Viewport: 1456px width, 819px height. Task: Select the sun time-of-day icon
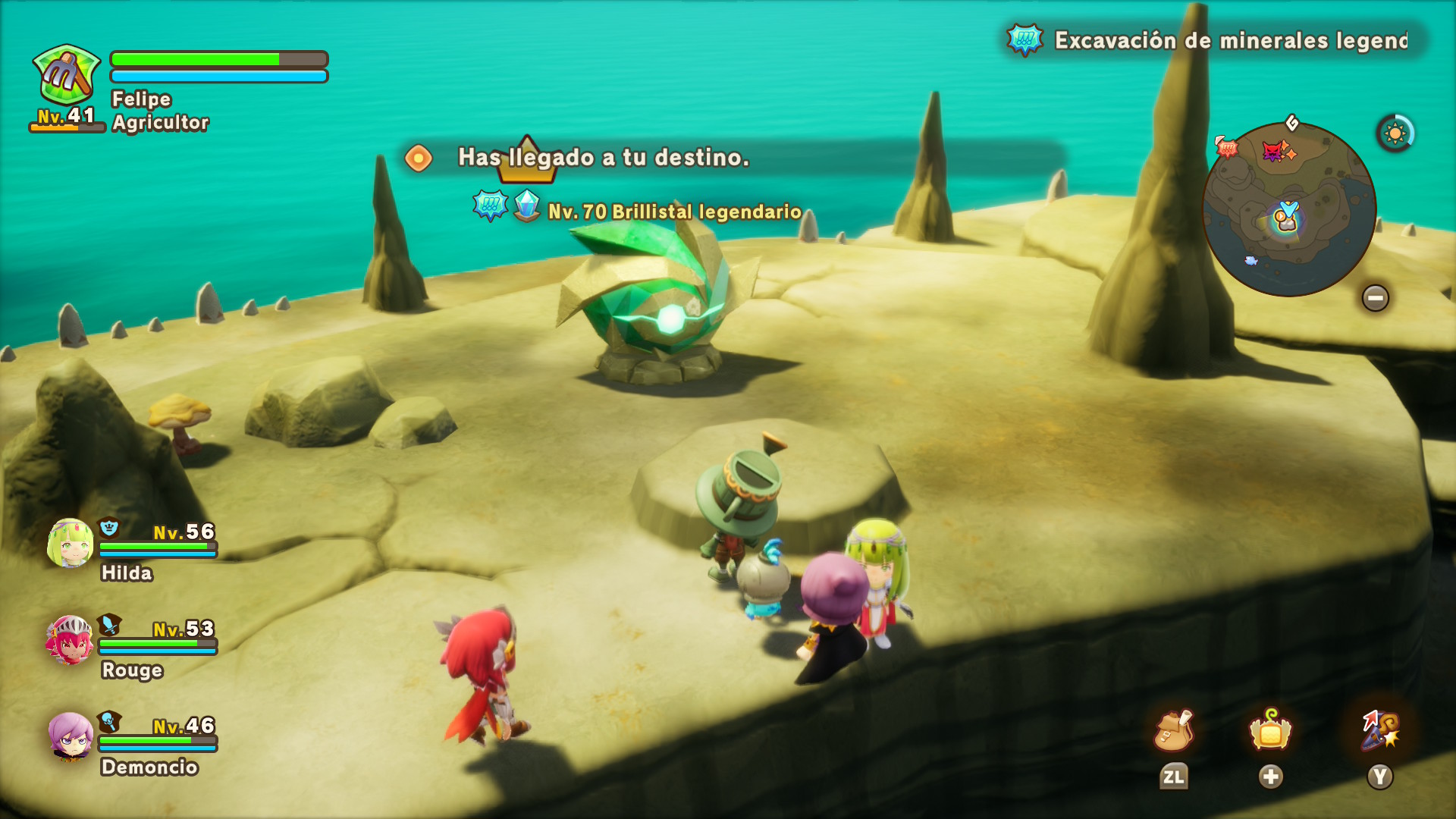(1395, 134)
